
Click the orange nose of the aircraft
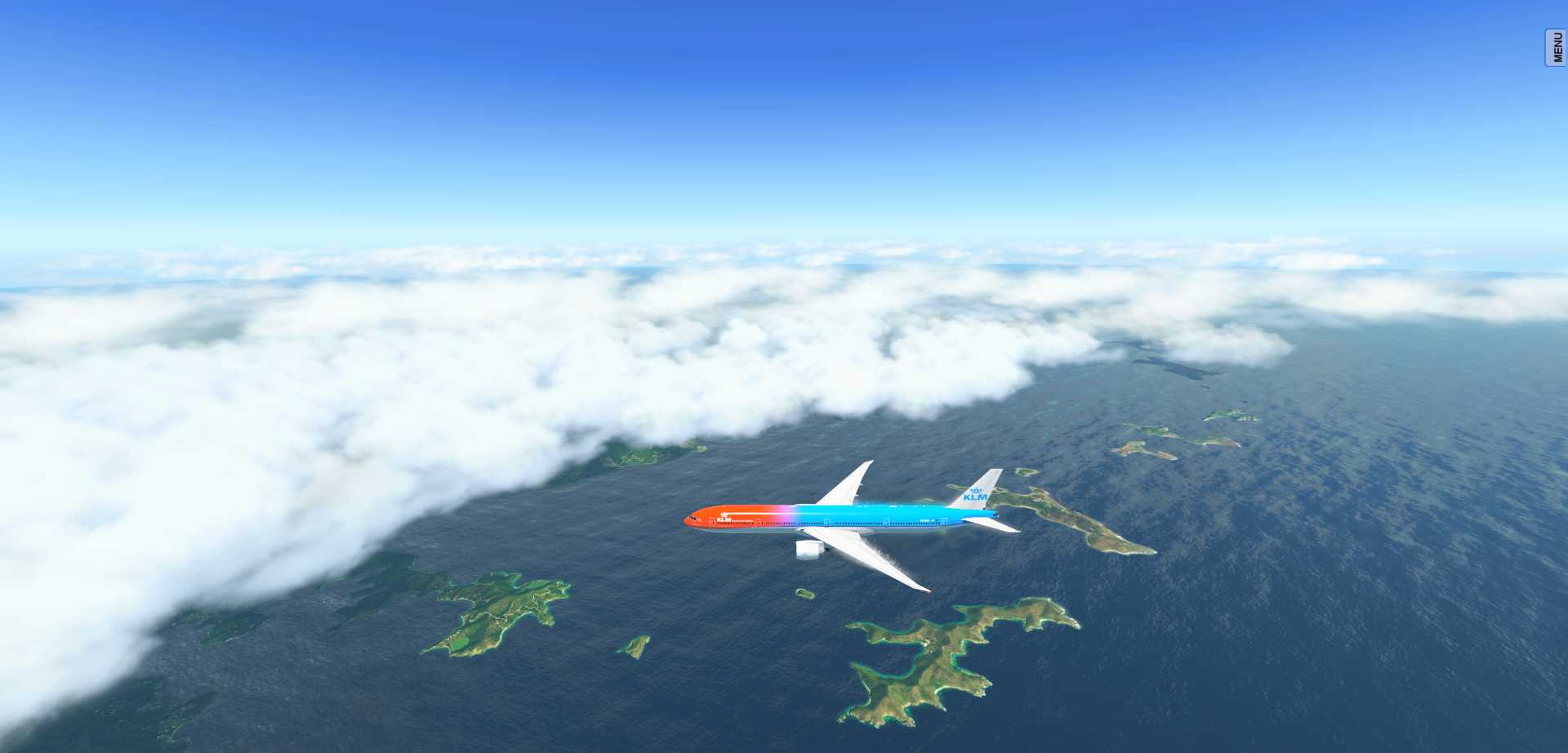(x=690, y=519)
